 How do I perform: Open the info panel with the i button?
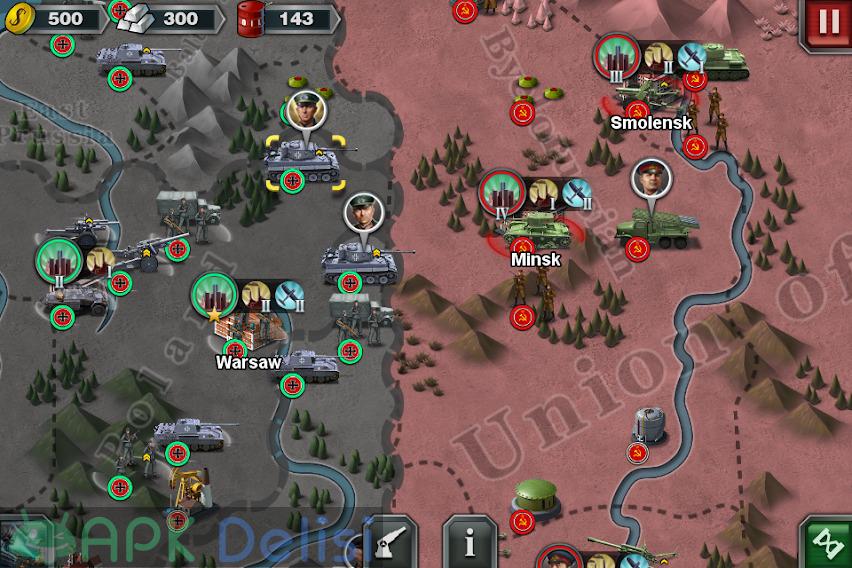pyautogui.click(x=469, y=543)
